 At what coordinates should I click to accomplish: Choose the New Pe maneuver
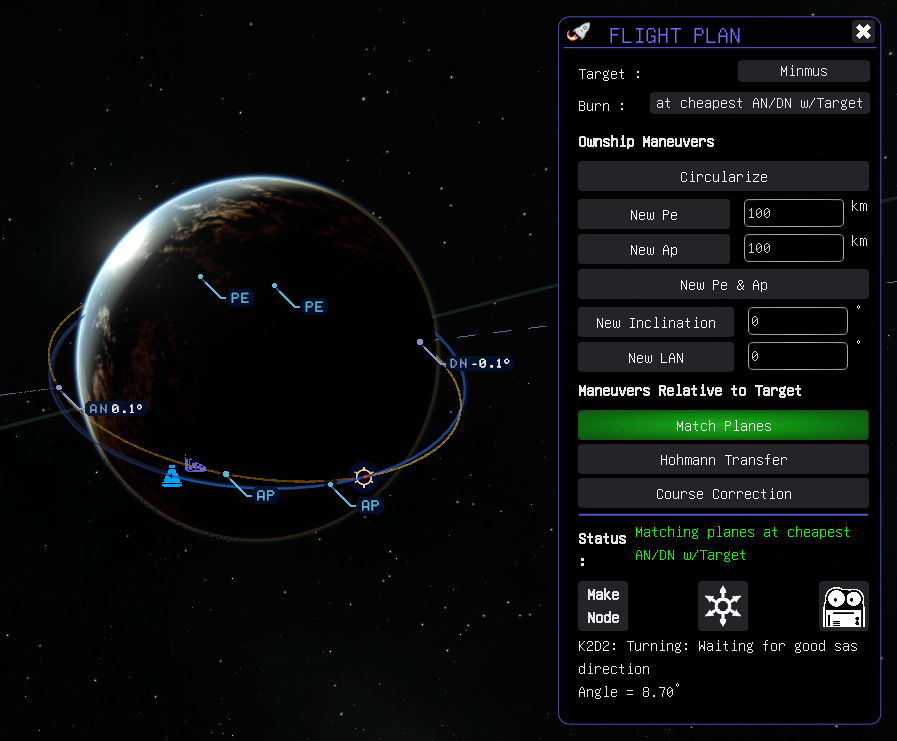654,215
